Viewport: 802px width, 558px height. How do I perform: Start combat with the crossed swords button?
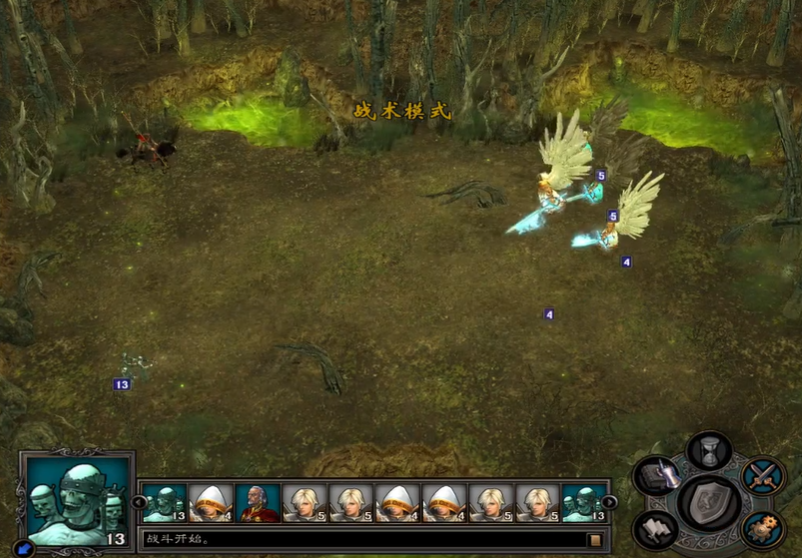(x=764, y=476)
